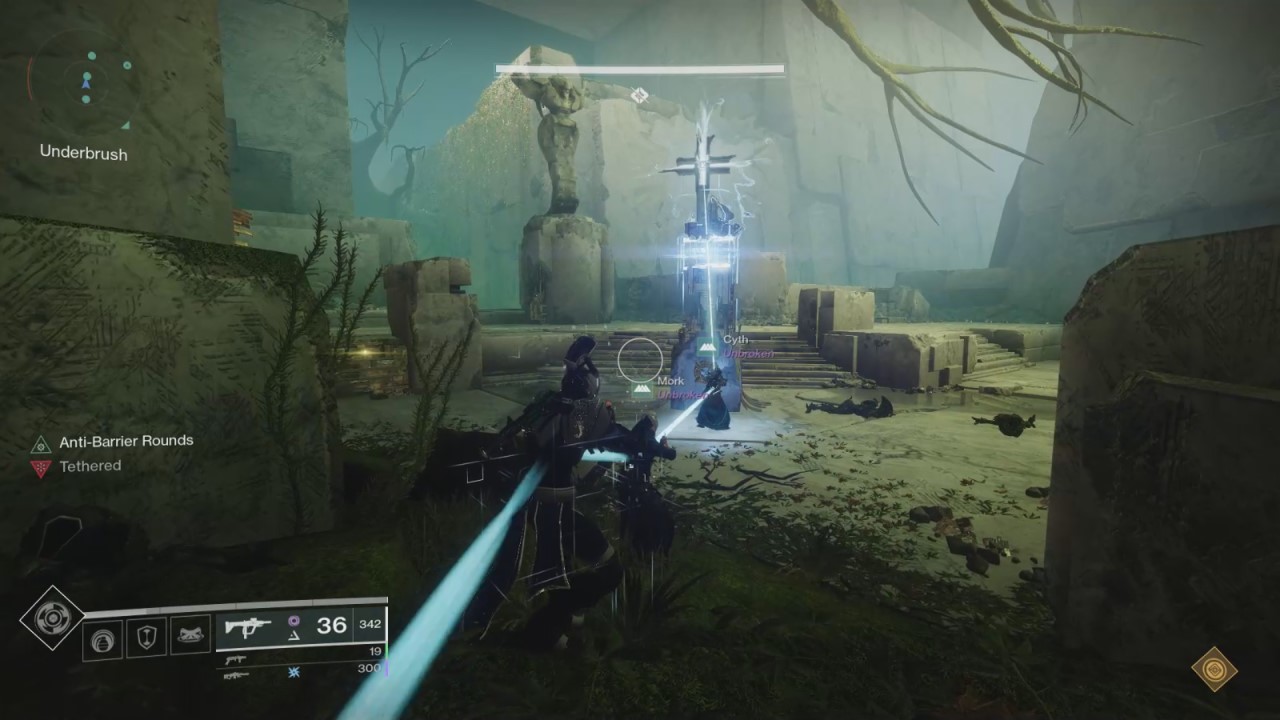Select the equipped primary weapon slot
The height and width of the screenshot is (720, 1280).
pos(300,627)
